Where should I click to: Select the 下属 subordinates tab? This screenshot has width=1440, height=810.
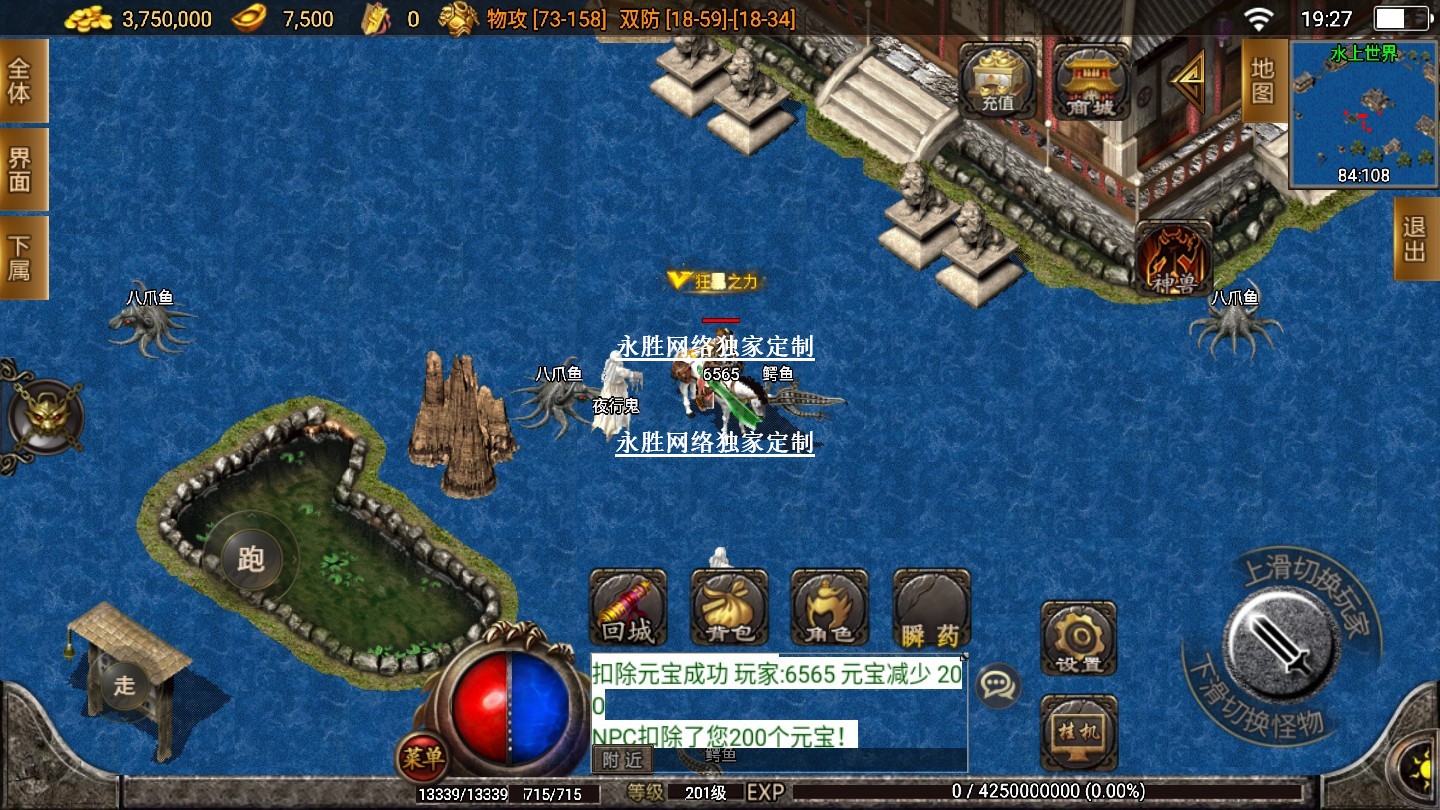click(x=21, y=257)
